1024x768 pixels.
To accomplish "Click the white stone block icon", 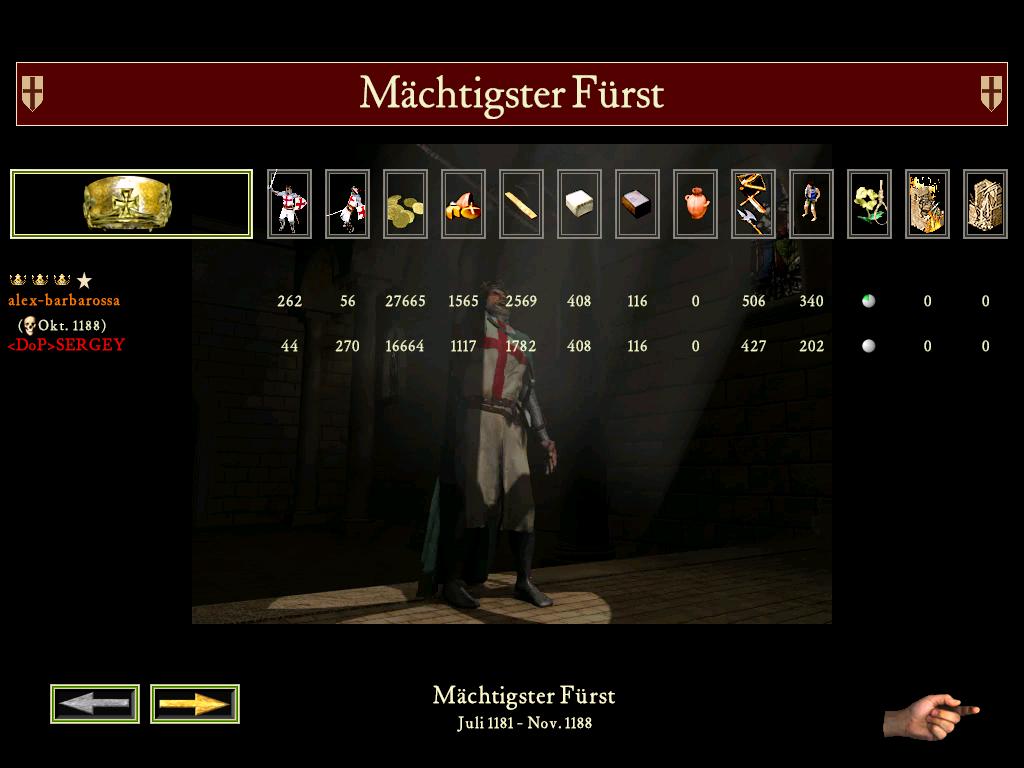I will (579, 204).
